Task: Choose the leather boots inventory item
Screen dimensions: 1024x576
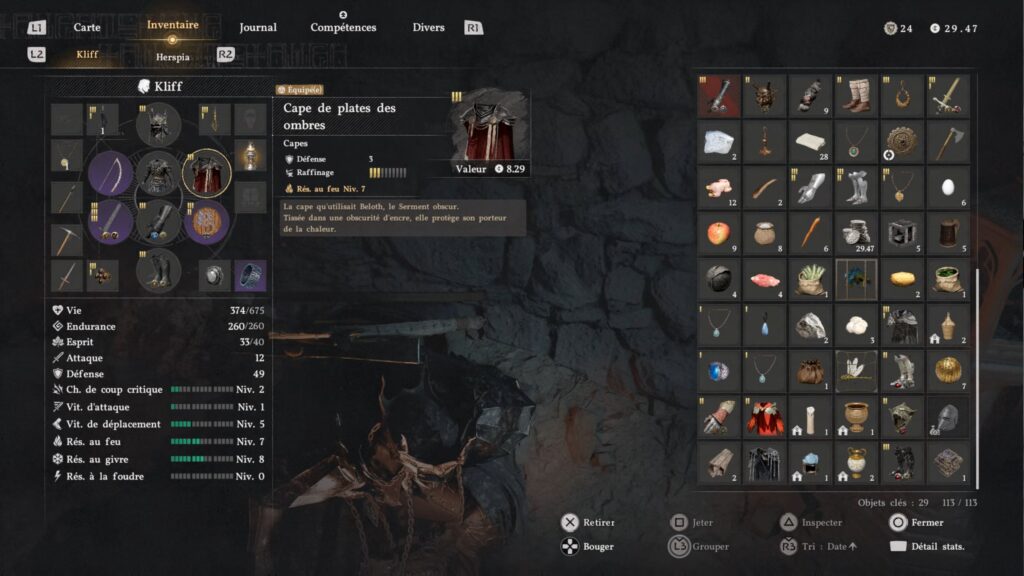Action: click(x=856, y=95)
